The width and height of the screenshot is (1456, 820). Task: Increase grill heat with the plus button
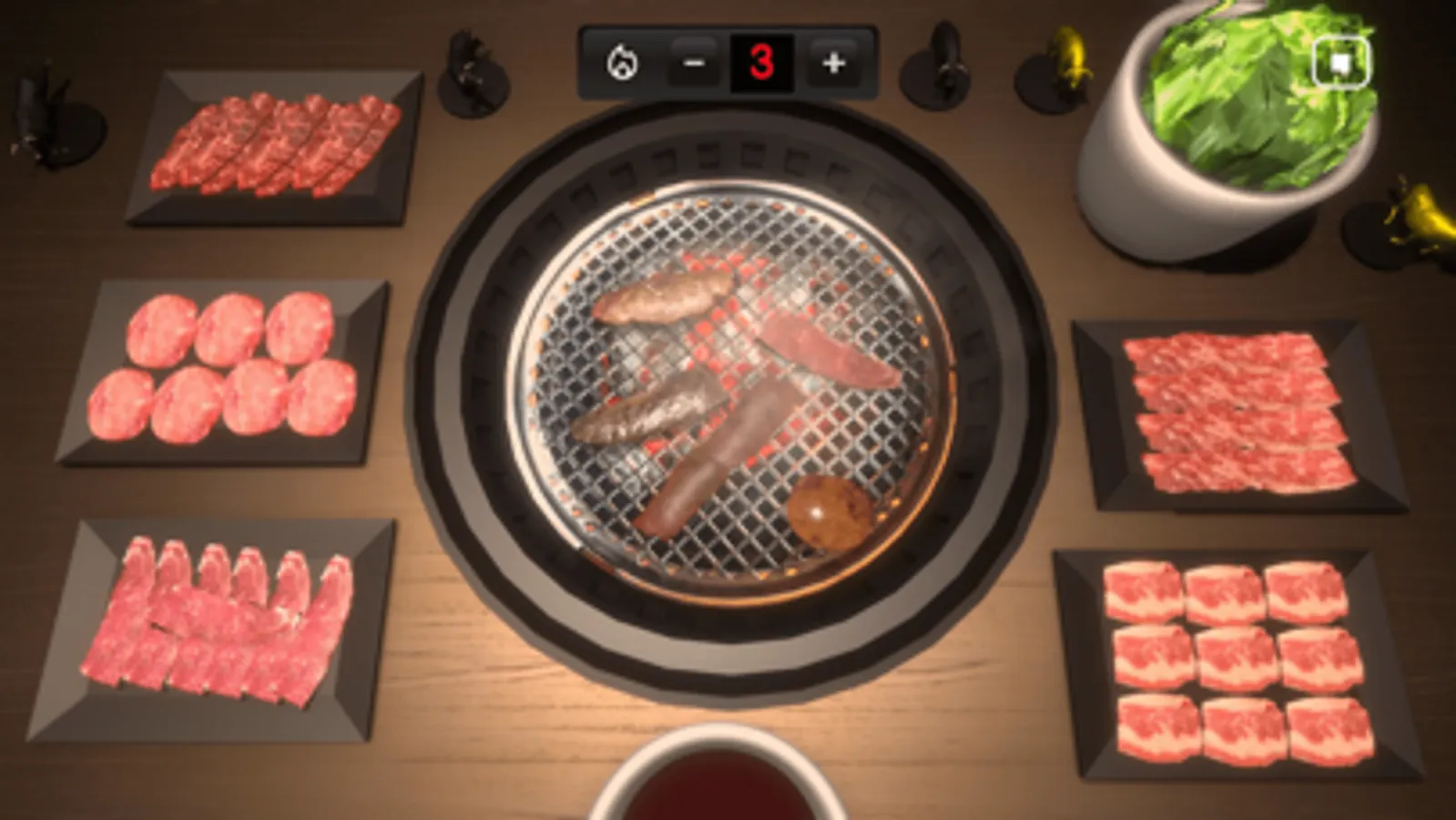point(830,64)
